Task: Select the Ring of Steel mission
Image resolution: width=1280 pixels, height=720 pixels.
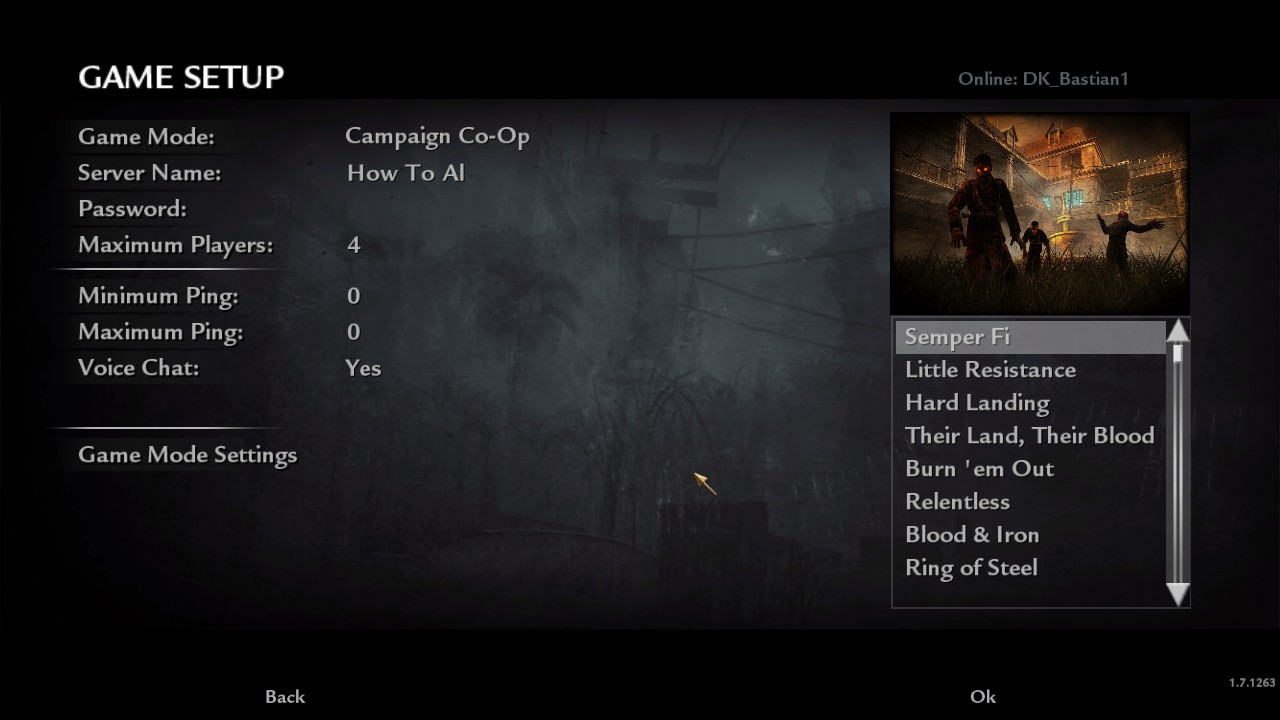Action: point(971,568)
